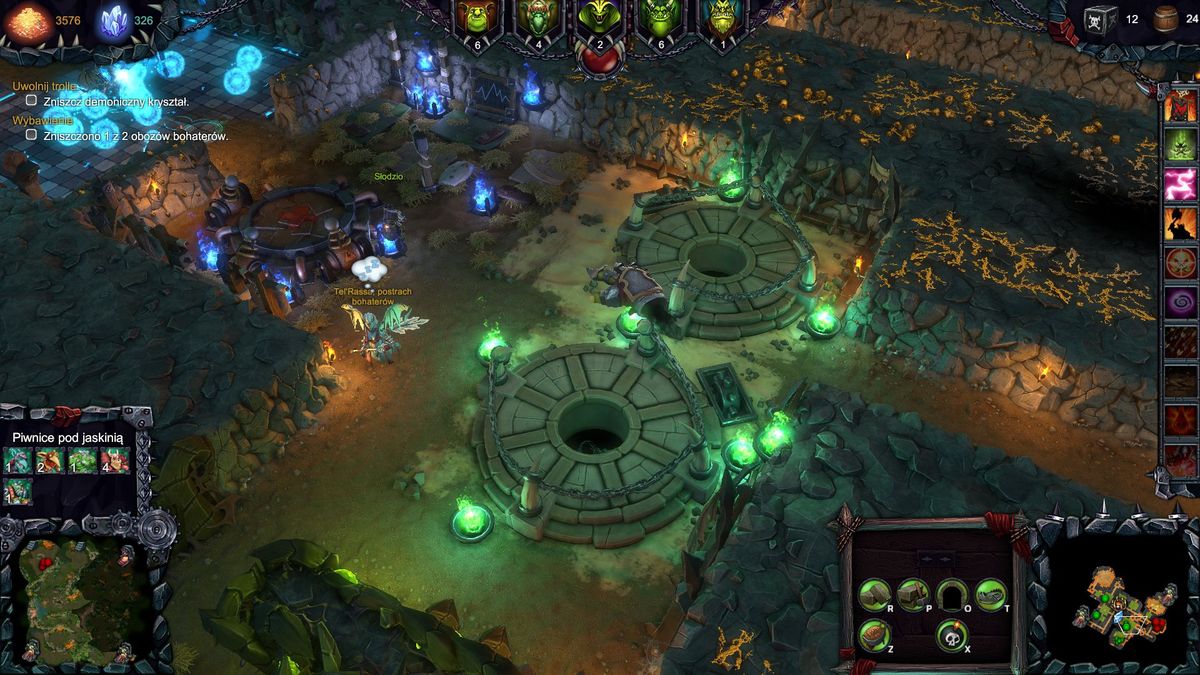Choose the rubble with pickaxe icon (P)
This screenshot has height=675, width=1200.
click(912, 595)
